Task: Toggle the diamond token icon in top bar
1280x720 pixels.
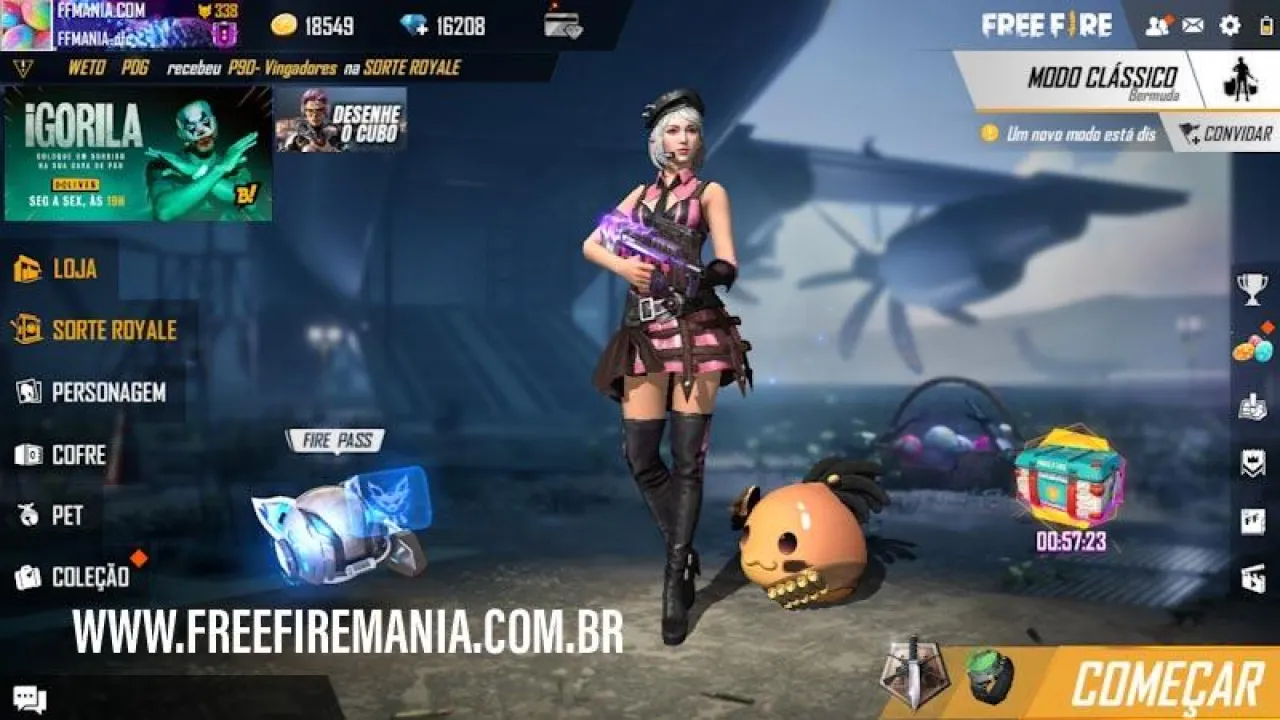Action: (x=413, y=24)
